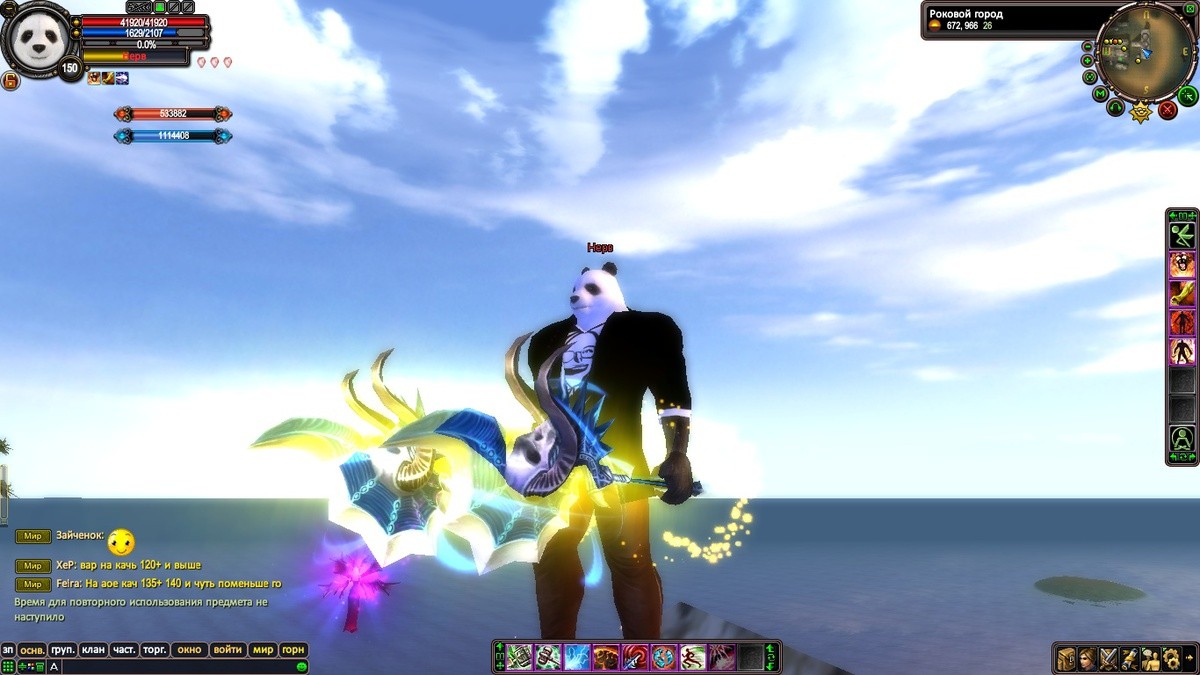Open the character portrait menu icon
This screenshot has height=675, width=1200.
(x=1087, y=659)
